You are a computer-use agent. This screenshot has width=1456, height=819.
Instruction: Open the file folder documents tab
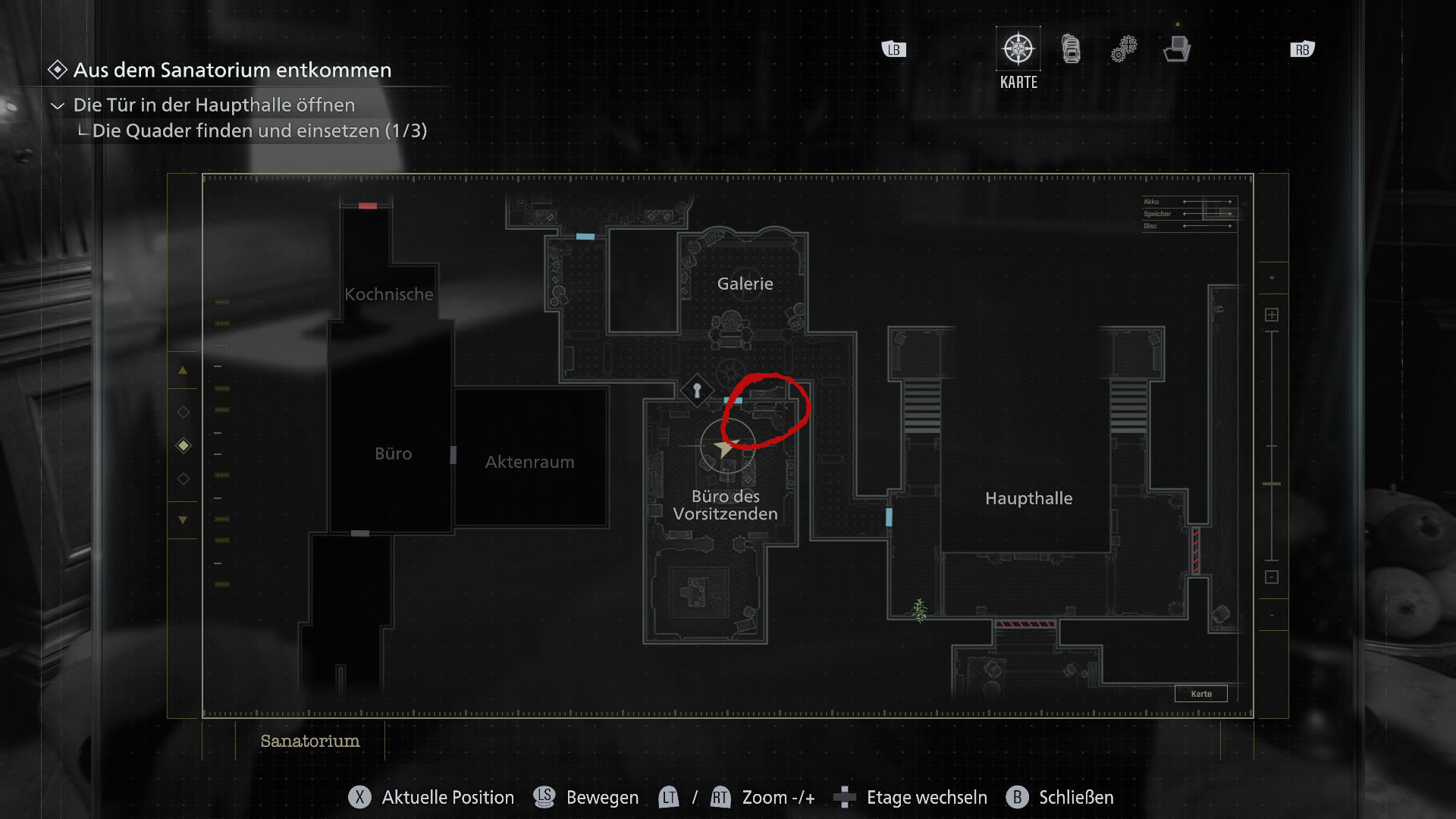[1176, 50]
